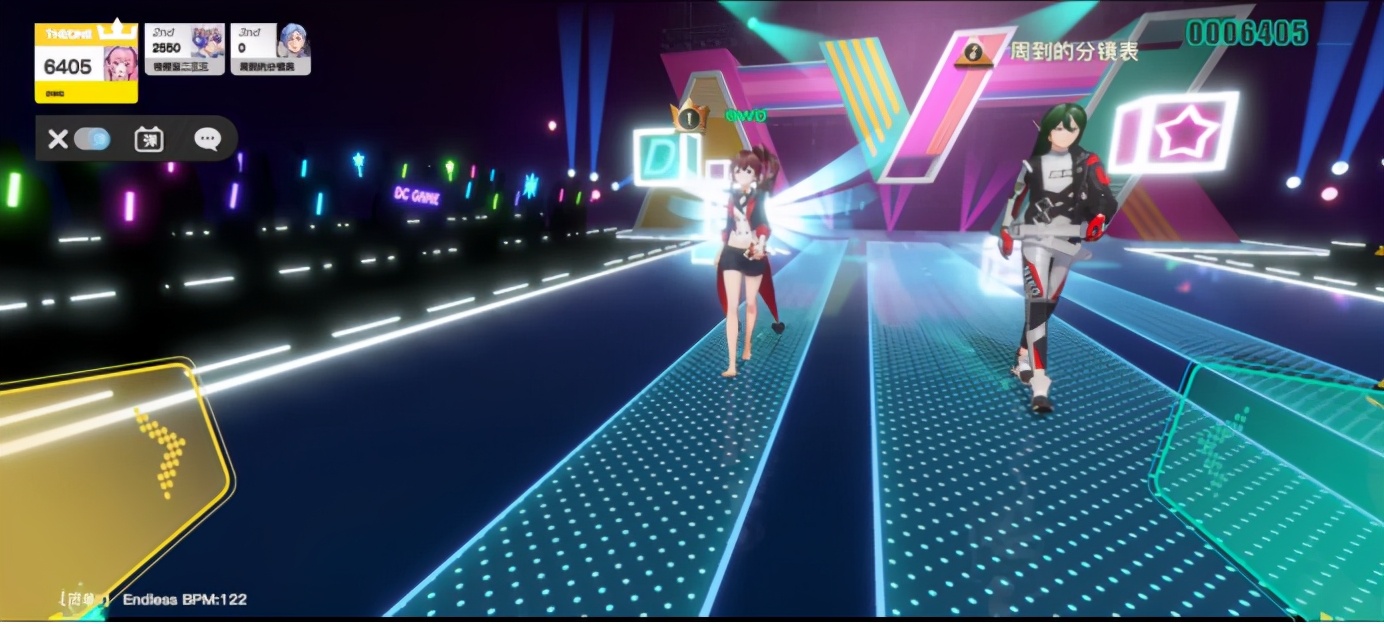This screenshot has height=624, width=1384.
Task: Flip the blue toggle switch in the toolbar
Action: click(93, 139)
